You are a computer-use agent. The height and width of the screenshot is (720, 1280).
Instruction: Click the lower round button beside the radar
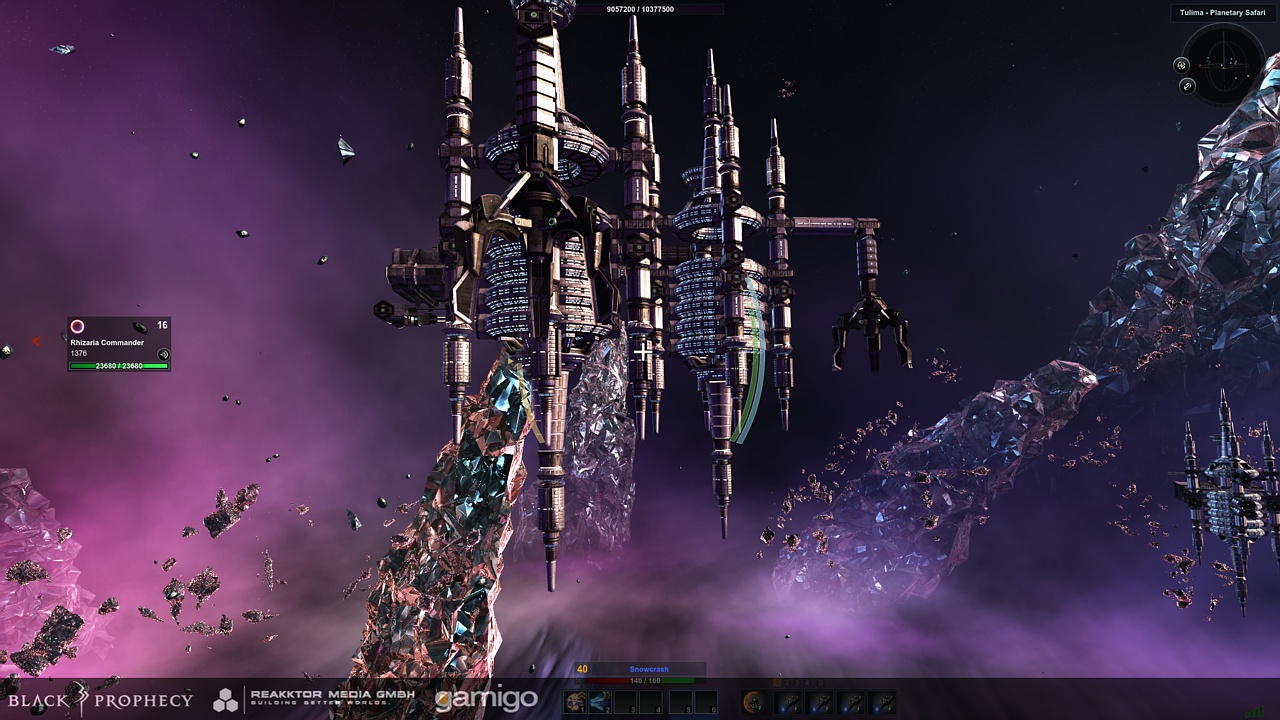click(1187, 86)
